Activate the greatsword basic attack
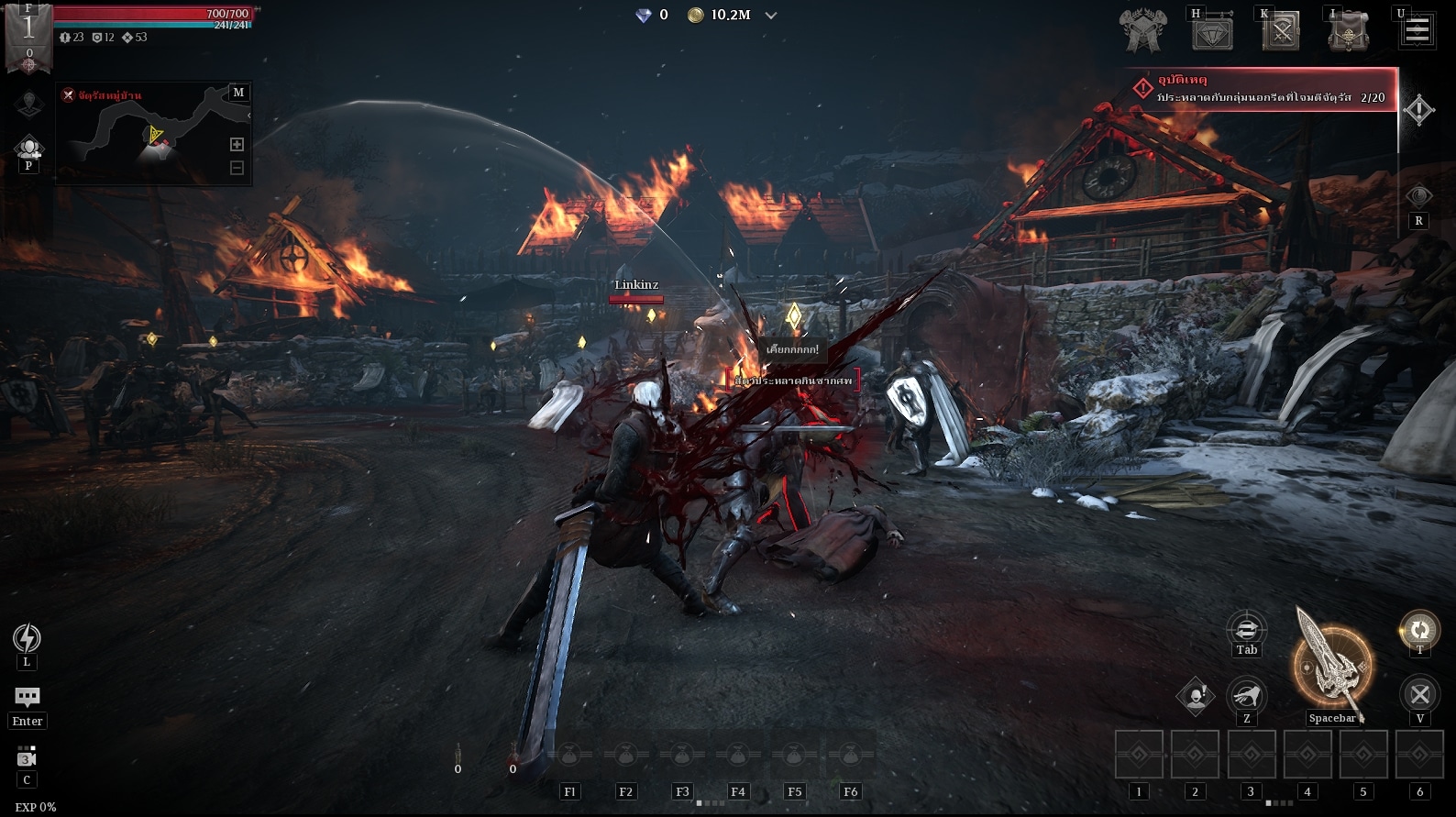The width and height of the screenshot is (1456, 817). point(1332,667)
